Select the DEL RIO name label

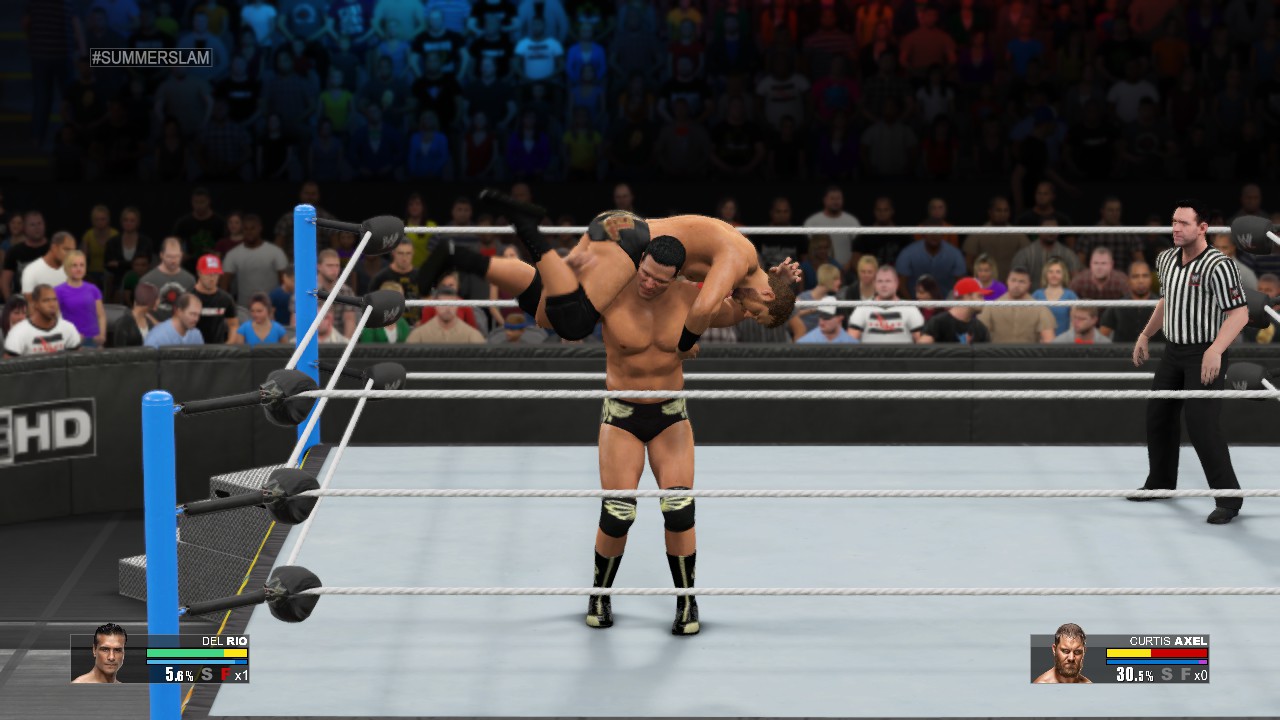pyautogui.click(x=225, y=641)
